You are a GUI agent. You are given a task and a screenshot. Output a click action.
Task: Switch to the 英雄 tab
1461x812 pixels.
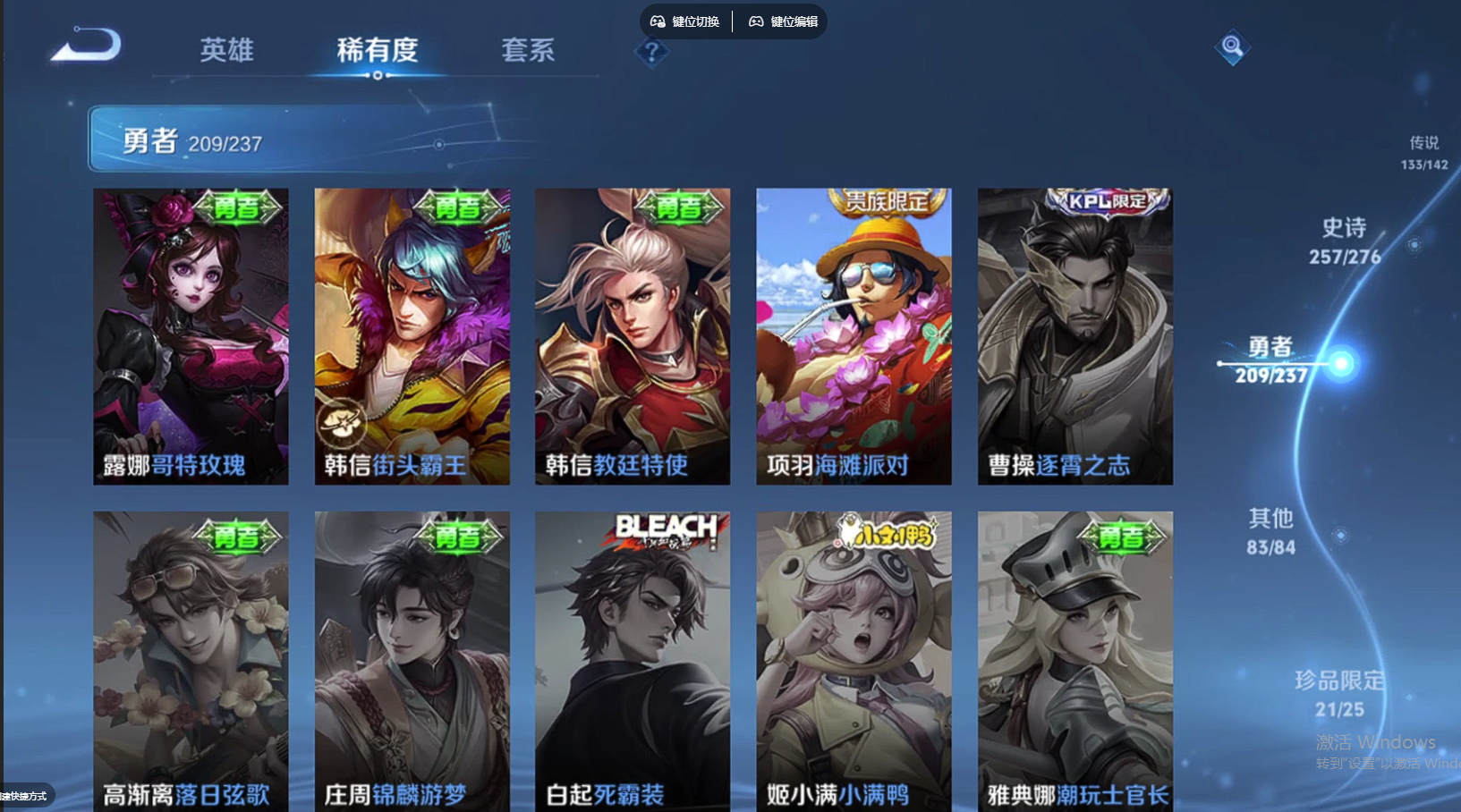tap(227, 51)
